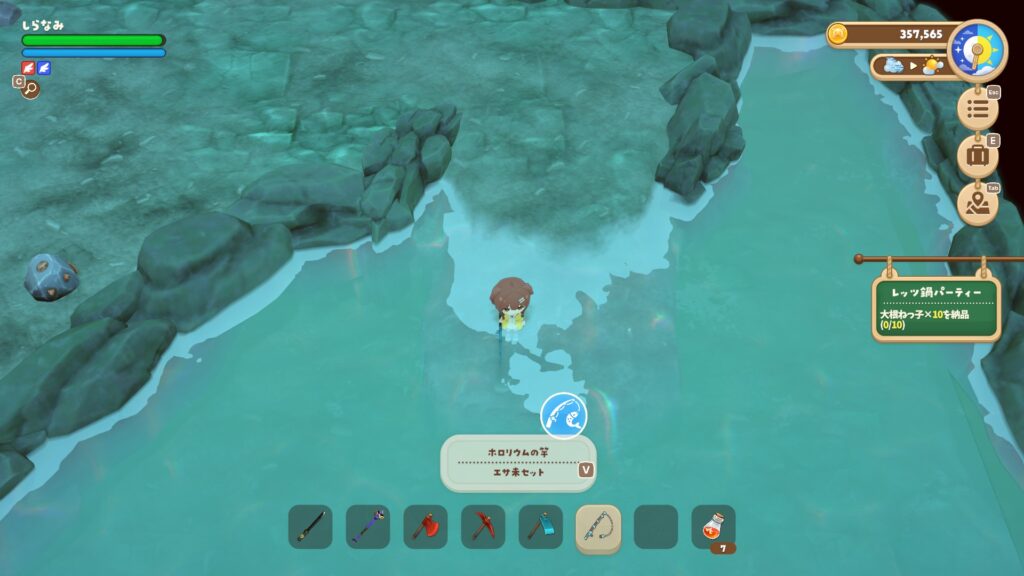
Task: Select the fishing rod hotbar slot
Action: (x=598, y=527)
